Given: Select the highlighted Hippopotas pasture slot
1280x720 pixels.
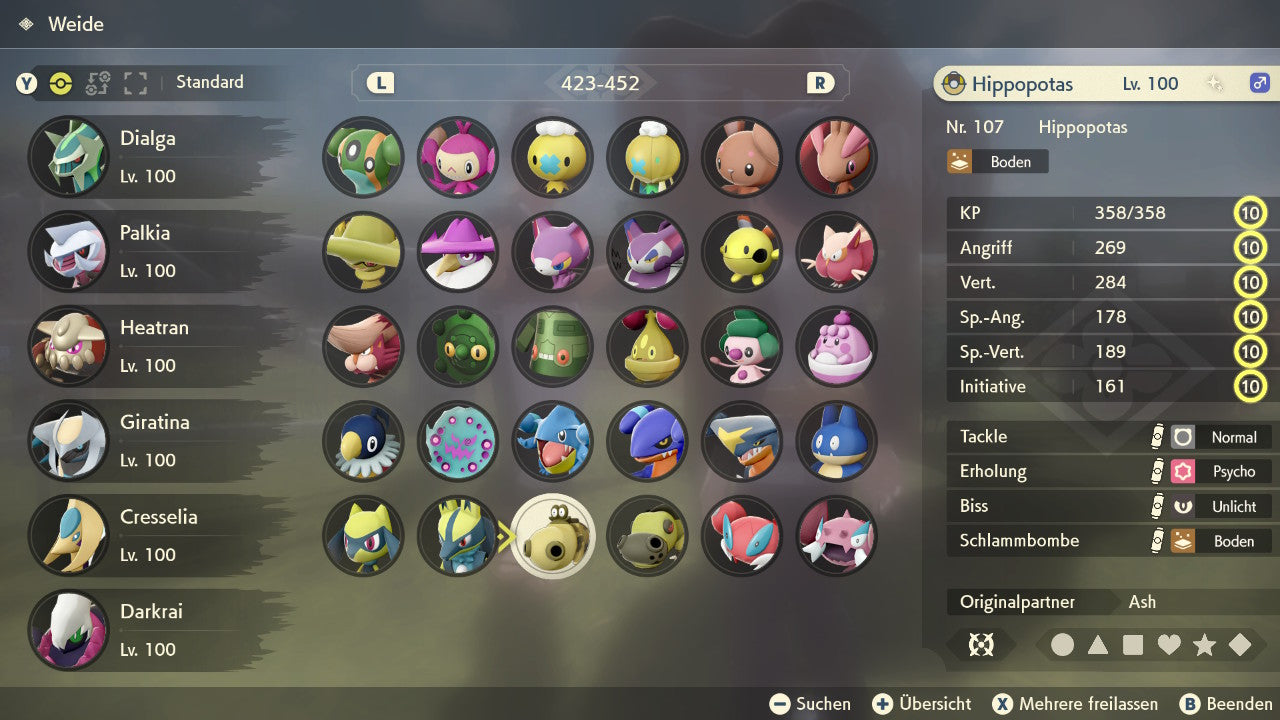Looking at the screenshot, I should 553,536.
